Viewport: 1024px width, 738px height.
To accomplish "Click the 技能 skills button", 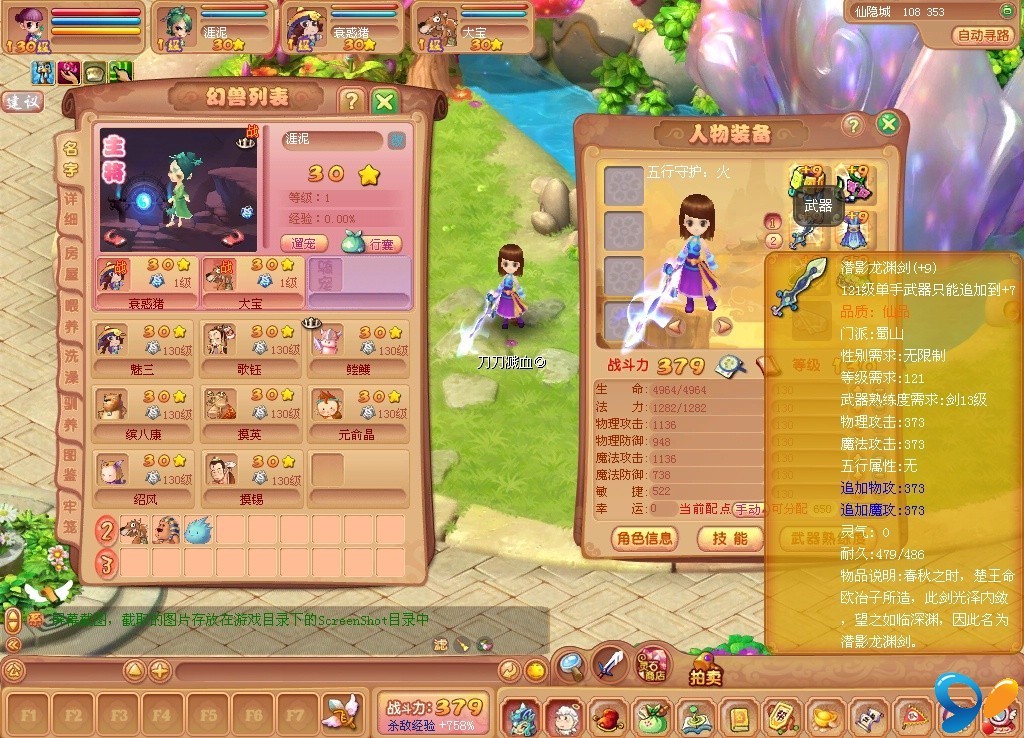I will pos(730,538).
